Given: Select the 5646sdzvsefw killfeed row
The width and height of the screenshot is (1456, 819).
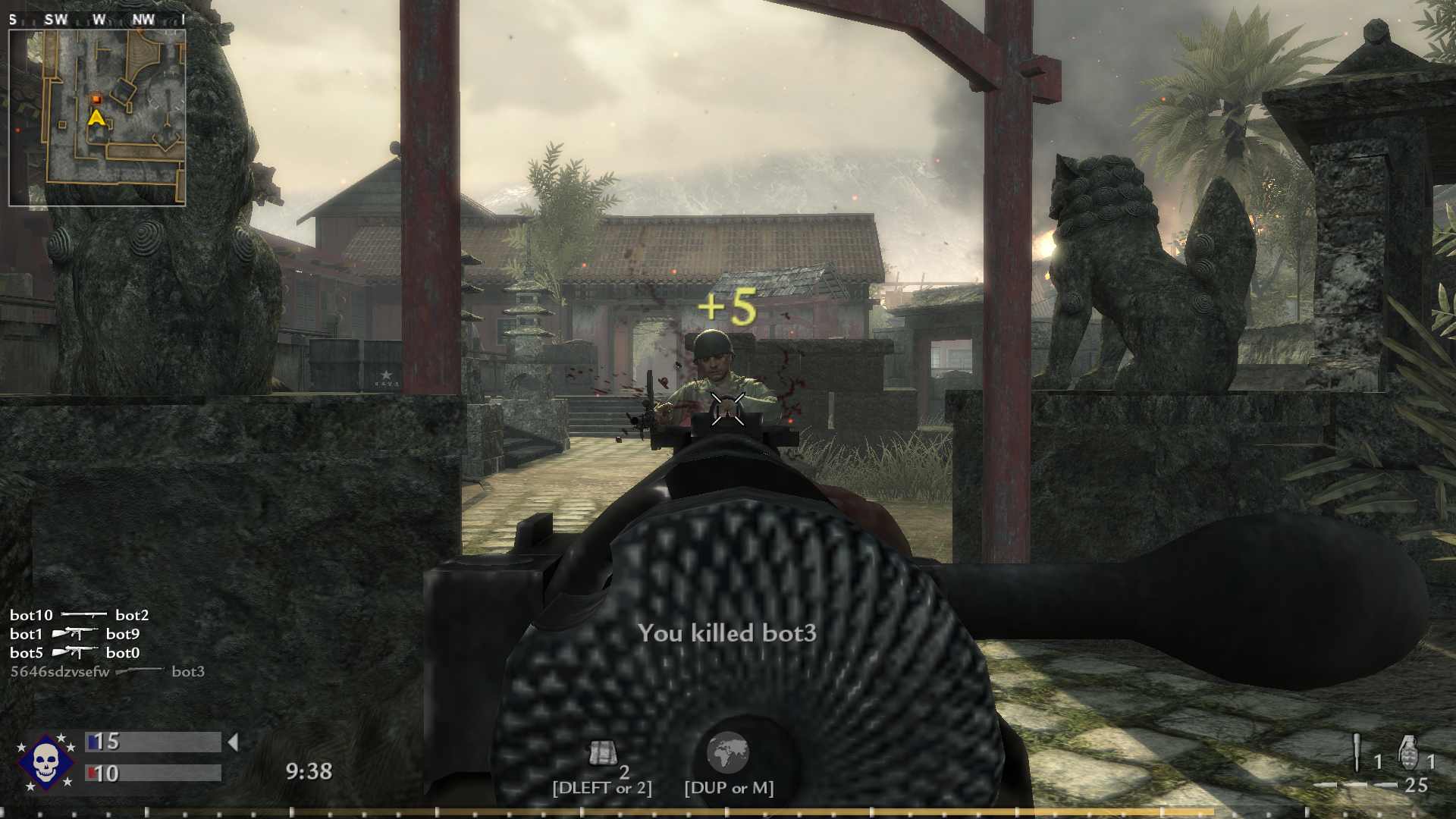Looking at the screenshot, I should pyautogui.click(x=107, y=672).
